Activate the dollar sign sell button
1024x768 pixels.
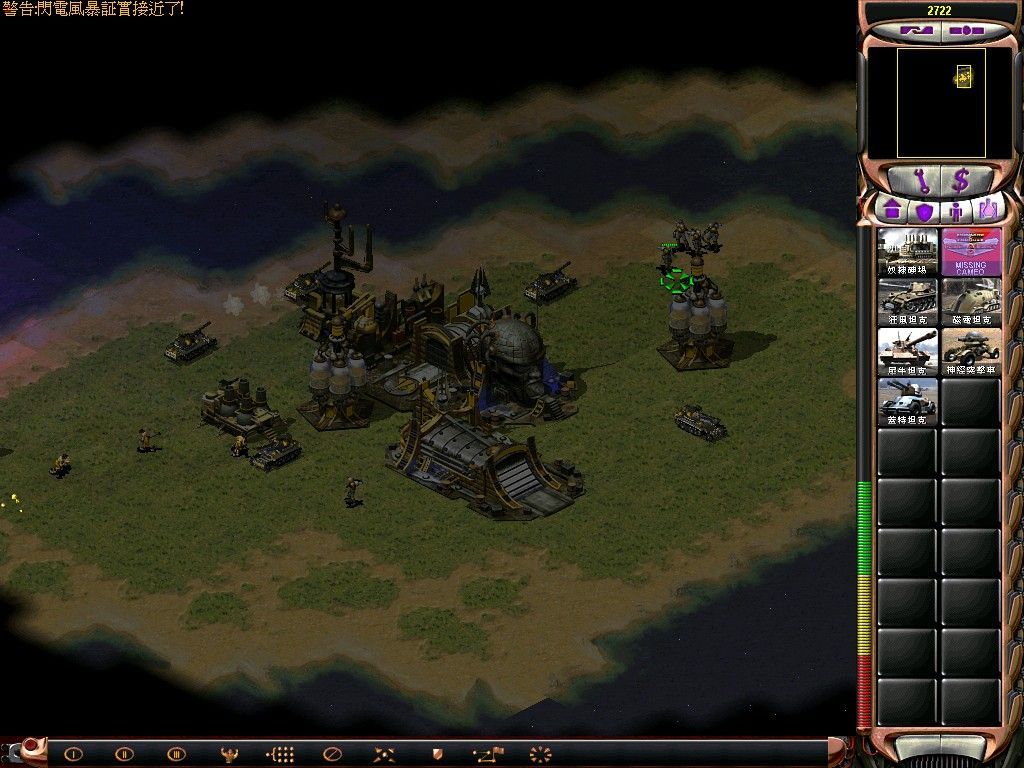click(x=961, y=181)
